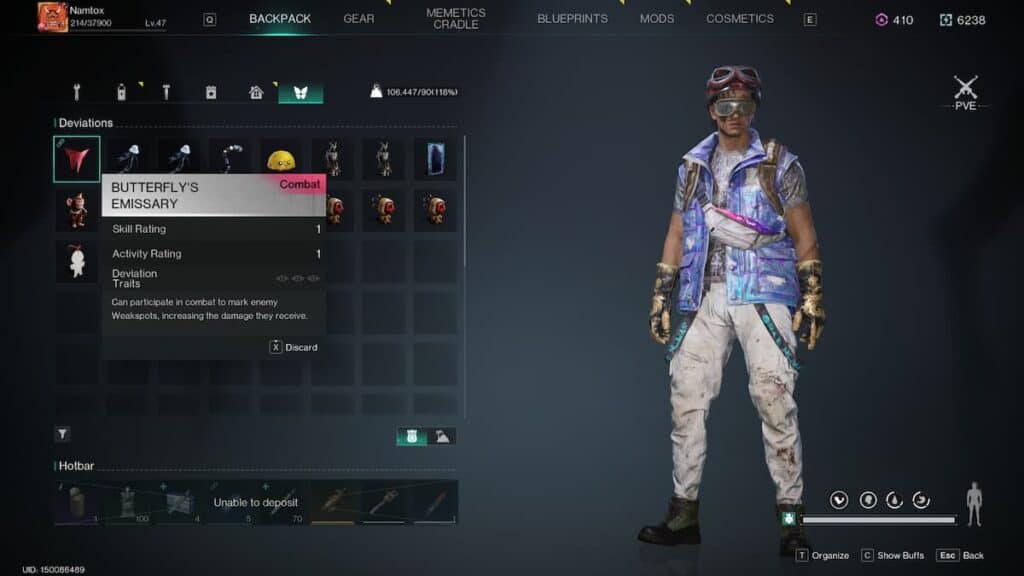Viewport: 1024px width, 576px height.
Task: Open the Cosmetics tab
Action: click(x=740, y=19)
